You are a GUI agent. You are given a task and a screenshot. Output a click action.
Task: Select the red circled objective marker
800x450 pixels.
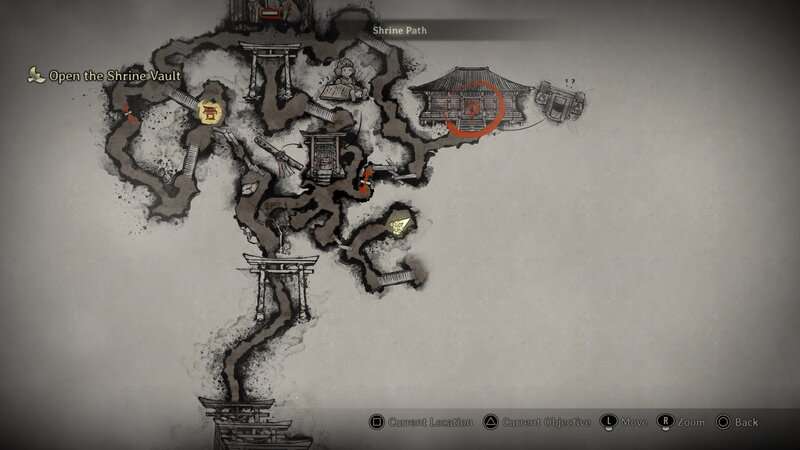click(472, 106)
